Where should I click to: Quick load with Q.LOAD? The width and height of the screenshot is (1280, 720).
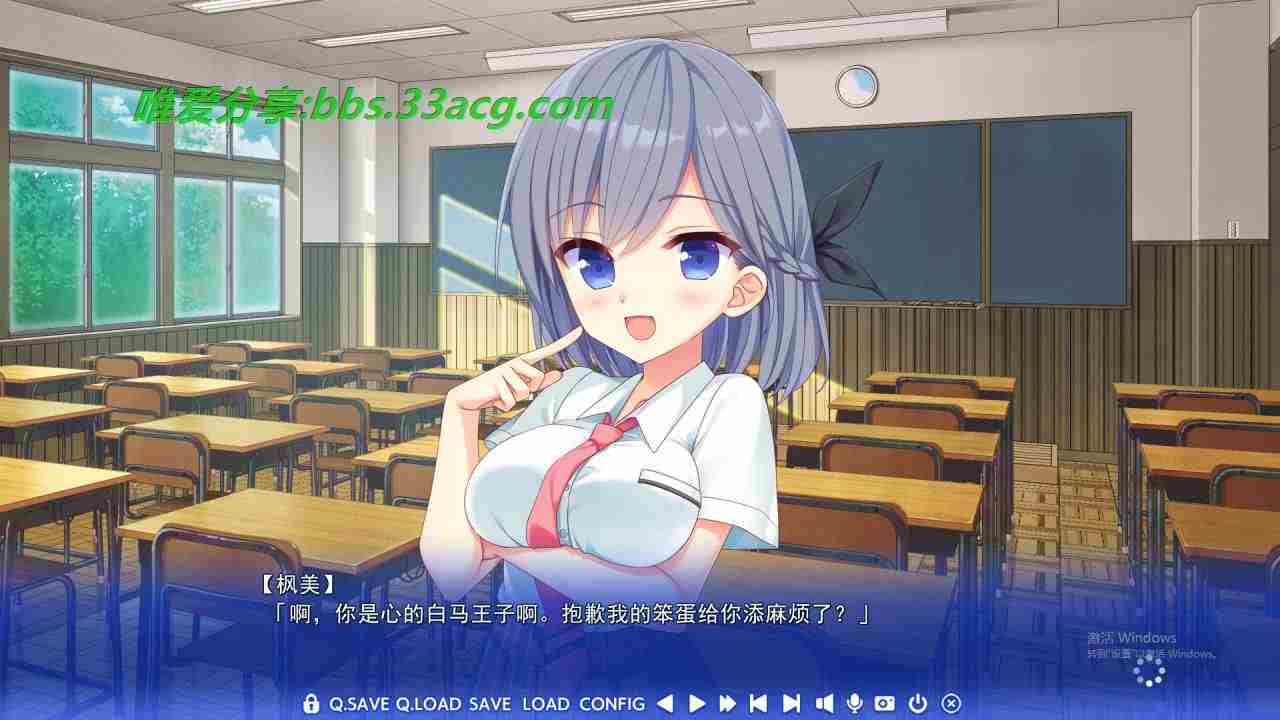click(428, 703)
